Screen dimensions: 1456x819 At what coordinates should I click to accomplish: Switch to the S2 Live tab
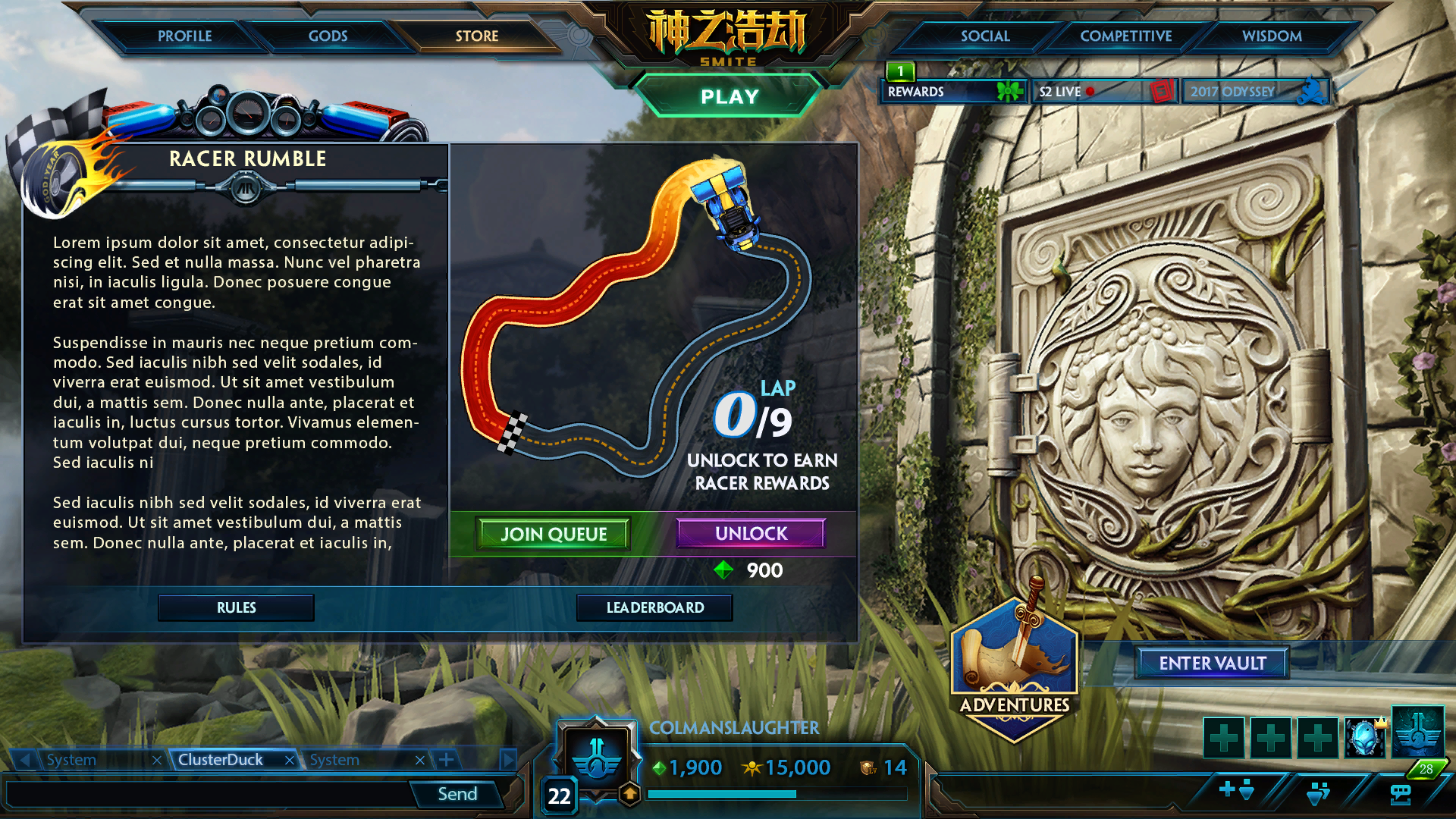click(1103, 92)
